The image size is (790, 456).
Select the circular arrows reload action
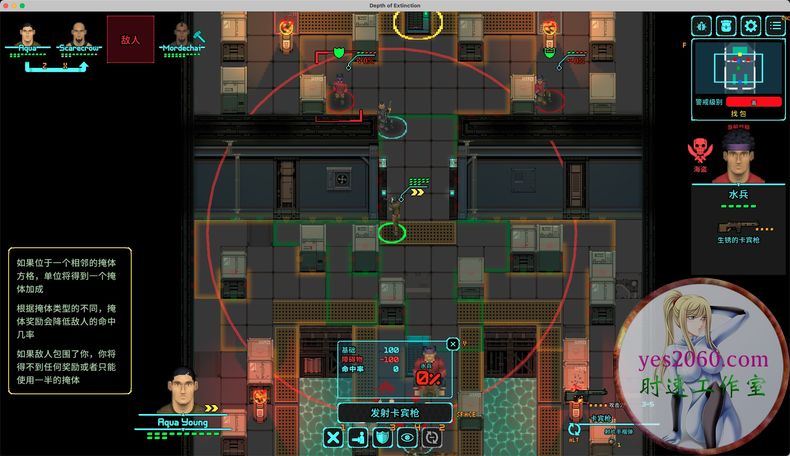tap(431, 437)
